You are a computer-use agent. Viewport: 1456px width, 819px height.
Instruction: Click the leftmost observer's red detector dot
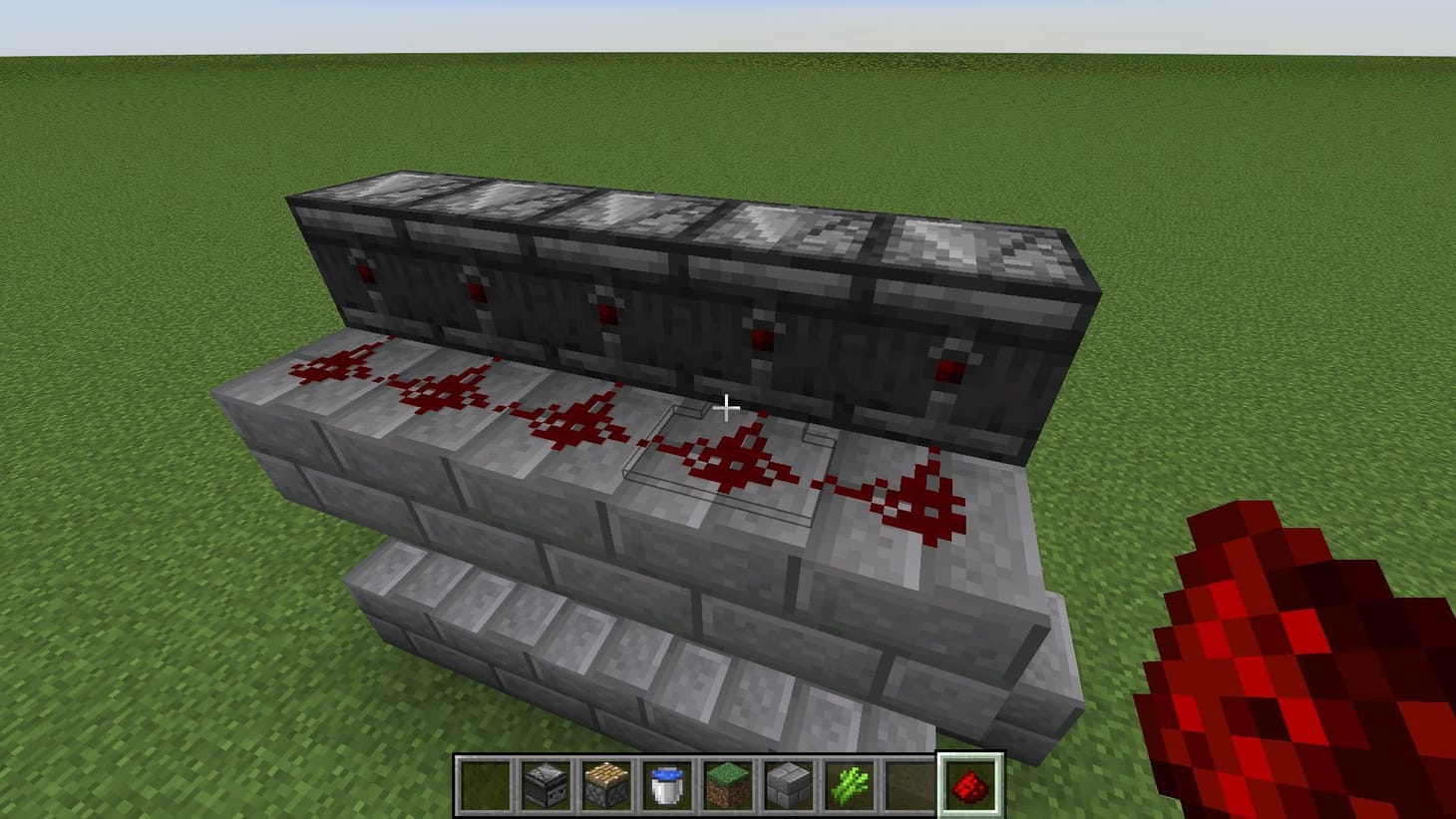pyautogui.click(x=365, y=271)
